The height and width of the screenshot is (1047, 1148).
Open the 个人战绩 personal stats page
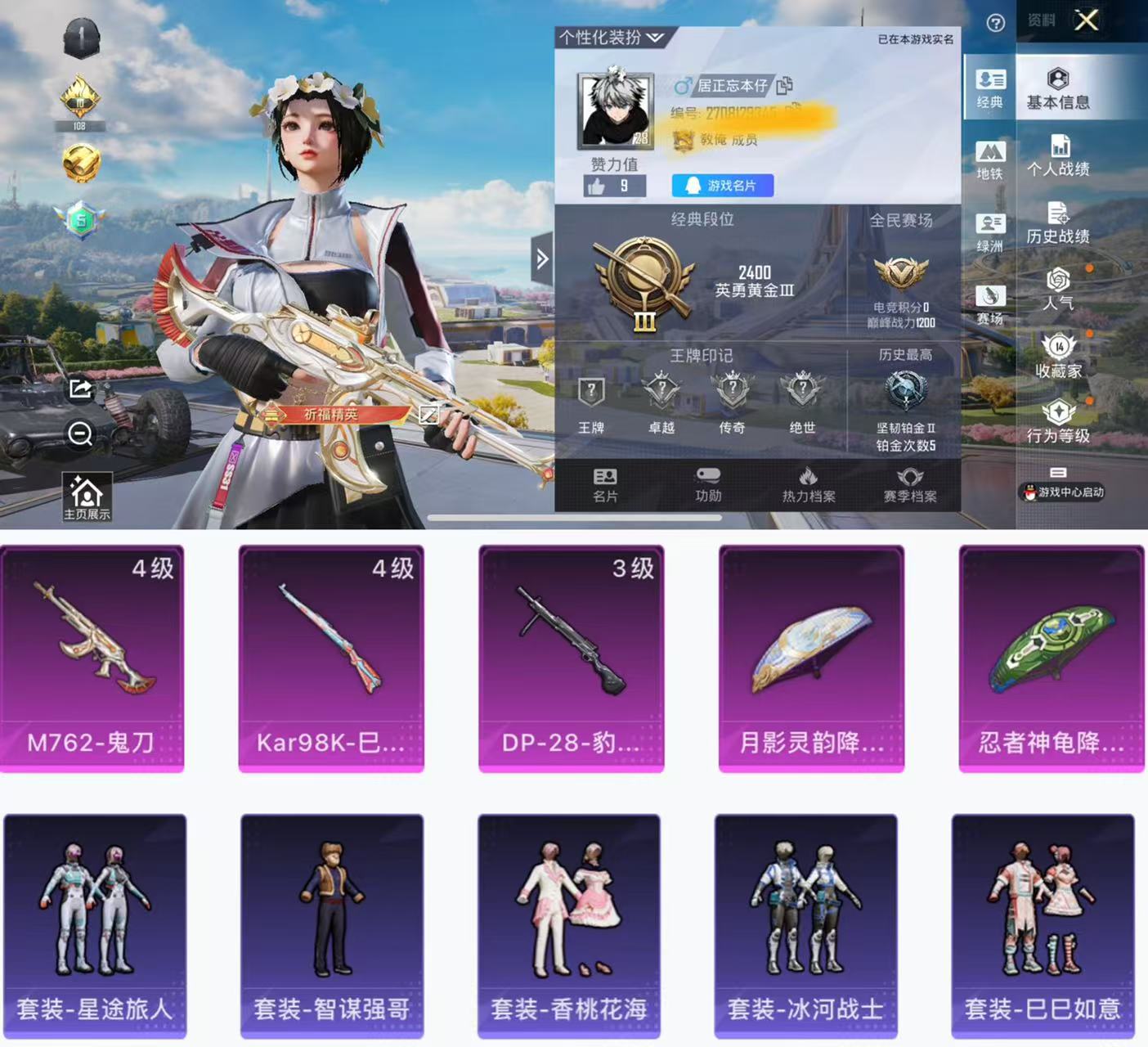1058,156
